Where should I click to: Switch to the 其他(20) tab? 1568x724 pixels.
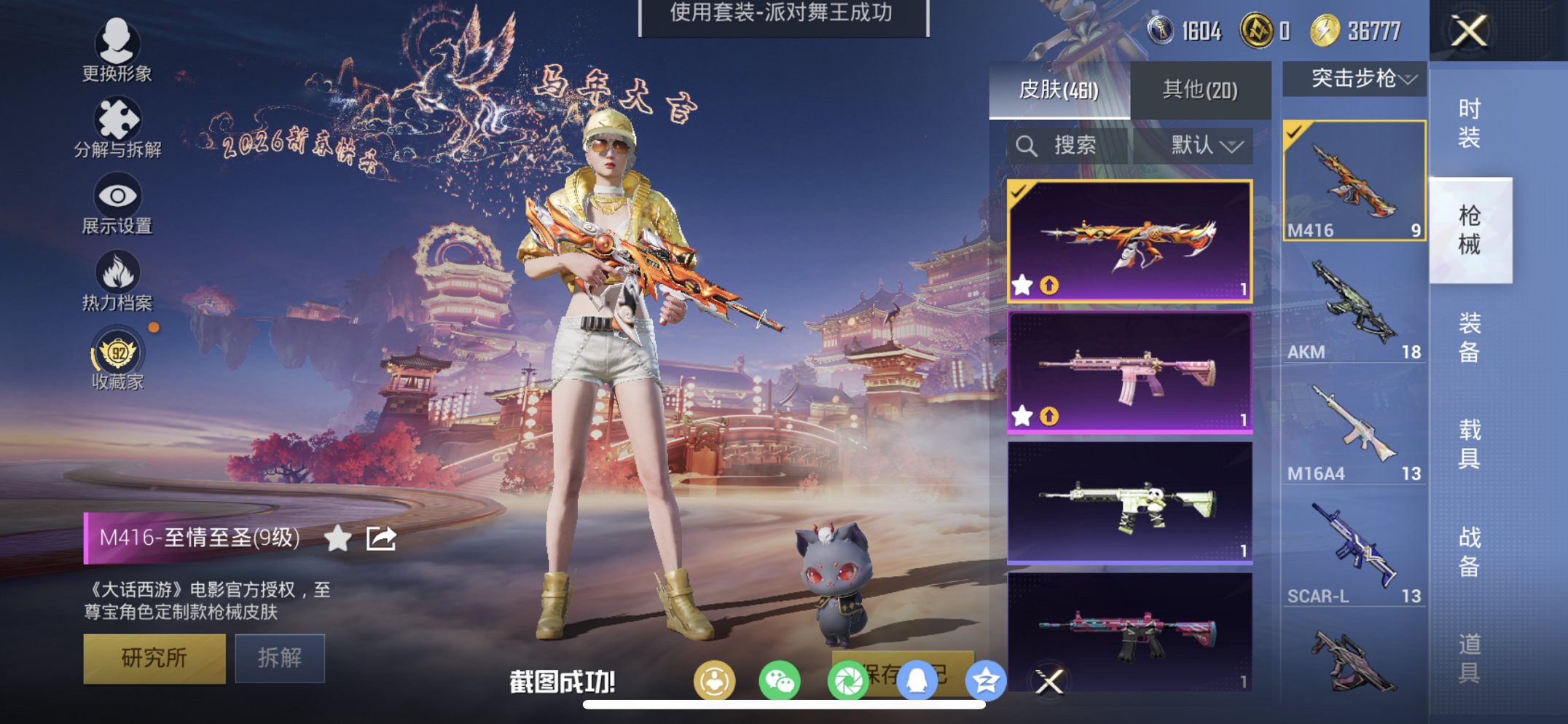click(x=1201, y=87)
